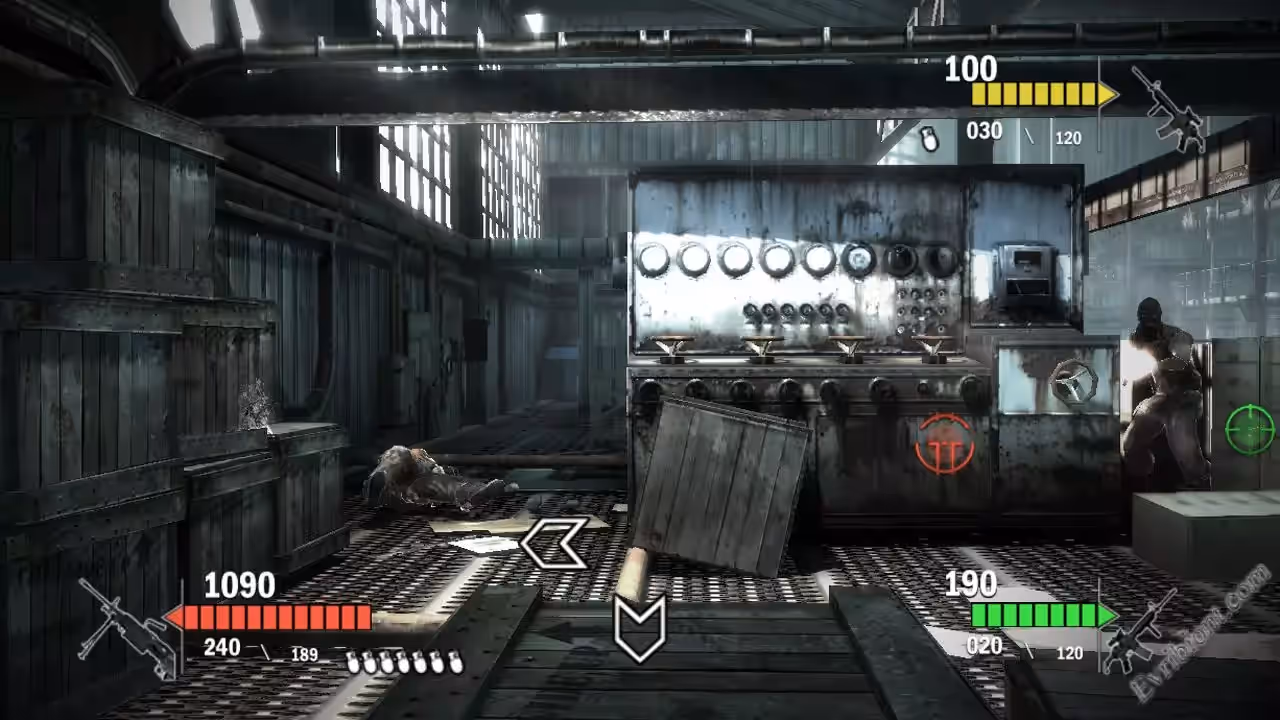Select the green player's rifle icon

tap(1143, 630)
